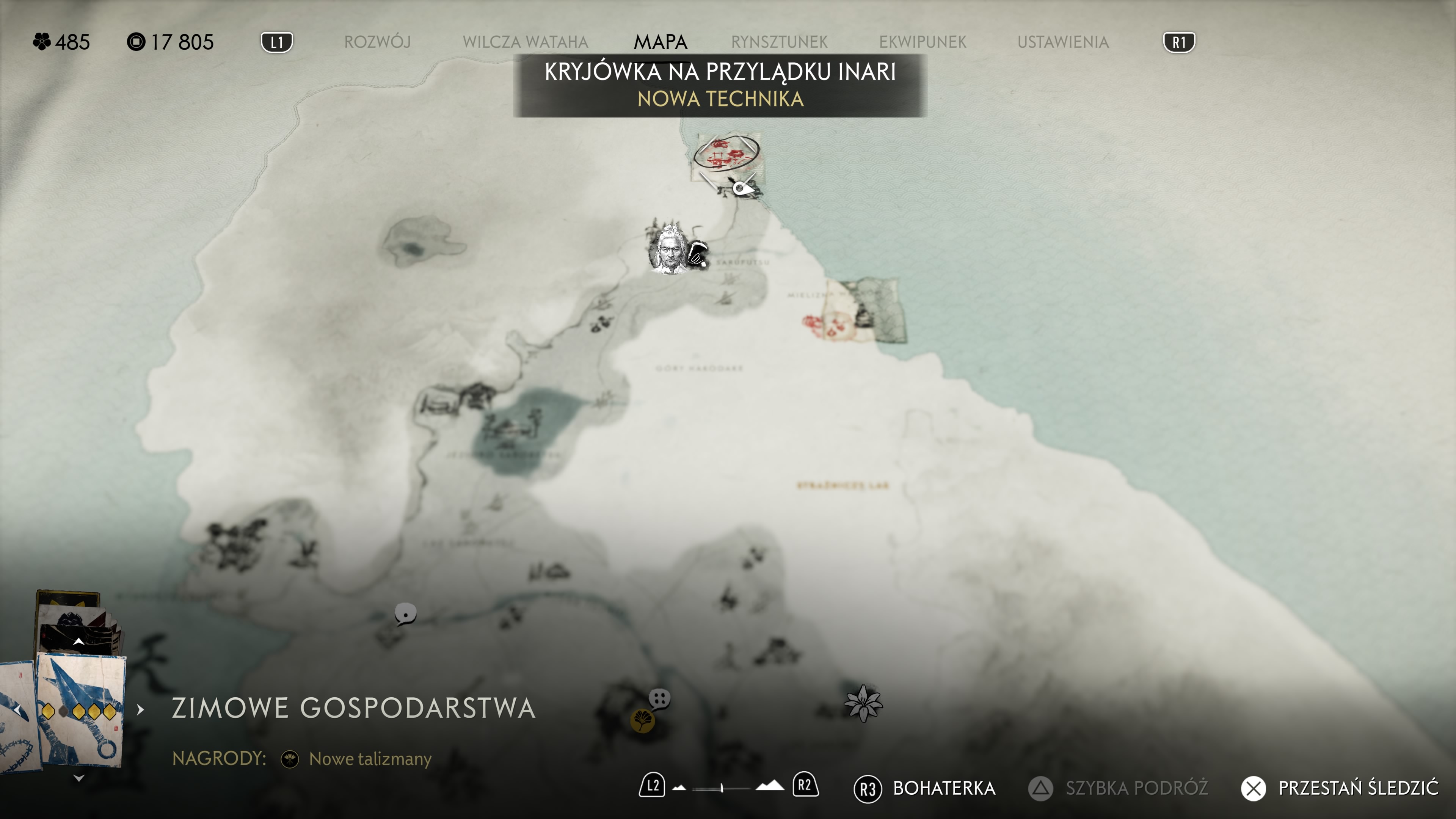Go to the Rynsztunek tab

click(x=779, y=42)
